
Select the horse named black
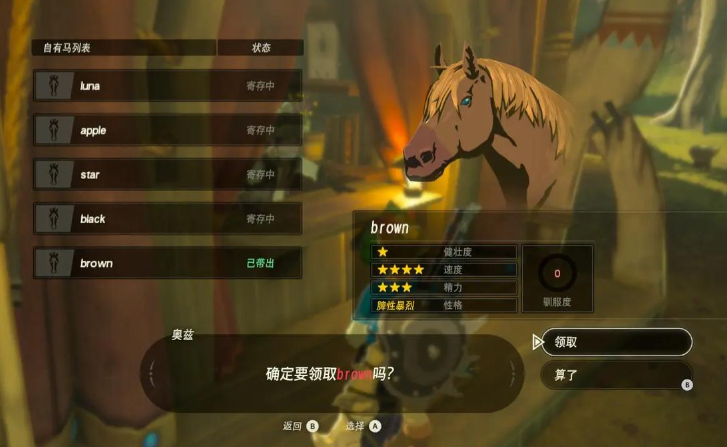(x=166, y=219)
